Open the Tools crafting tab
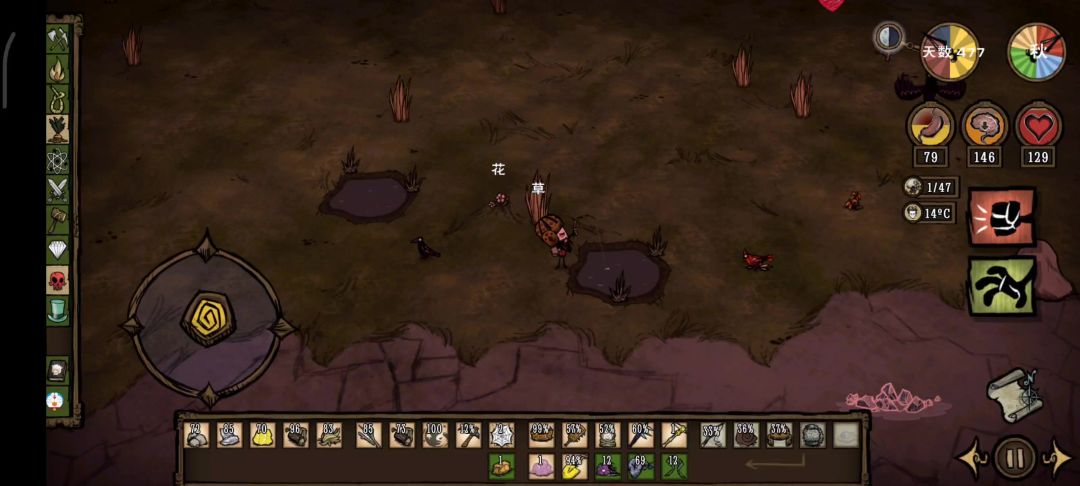 (57, 38)
